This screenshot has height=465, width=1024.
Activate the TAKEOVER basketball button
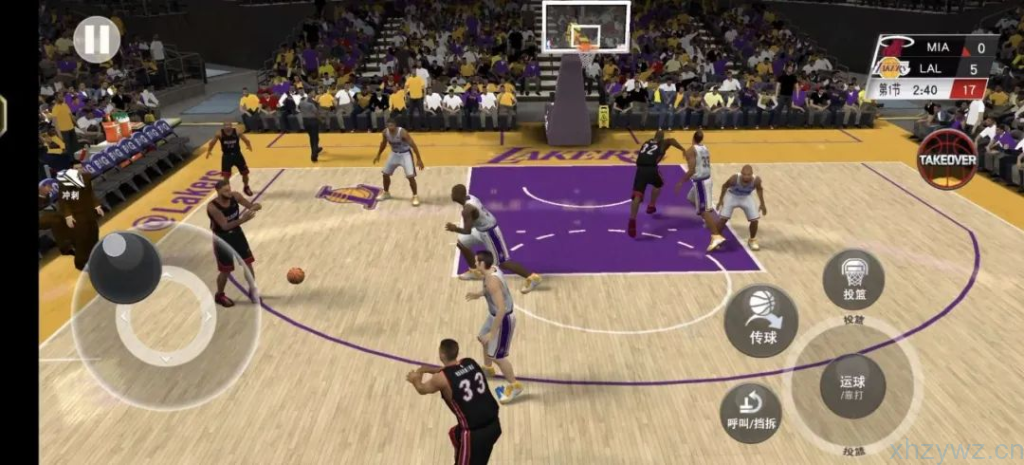[x=947, y=159]
